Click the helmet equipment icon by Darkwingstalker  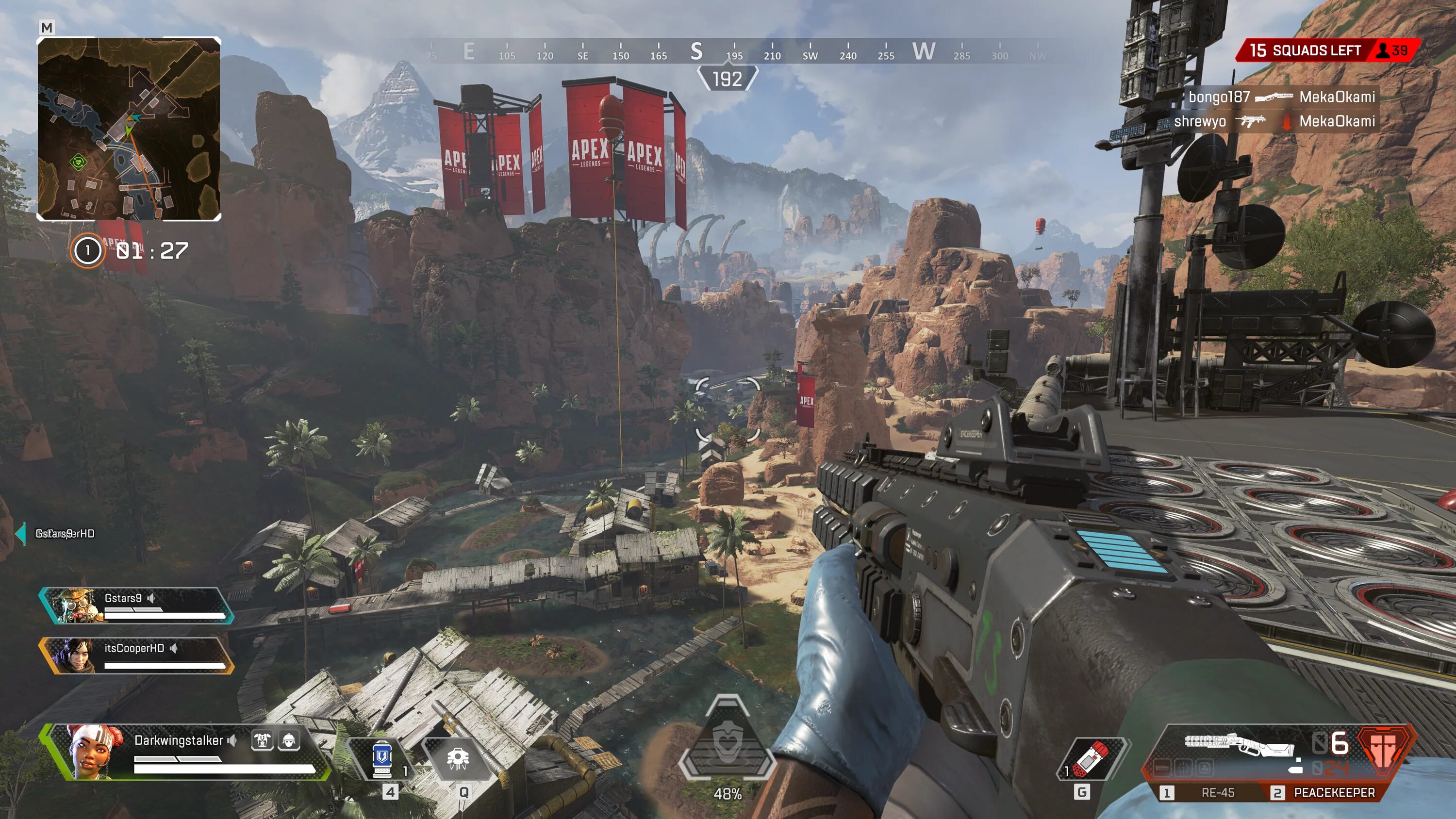[289, 740]
